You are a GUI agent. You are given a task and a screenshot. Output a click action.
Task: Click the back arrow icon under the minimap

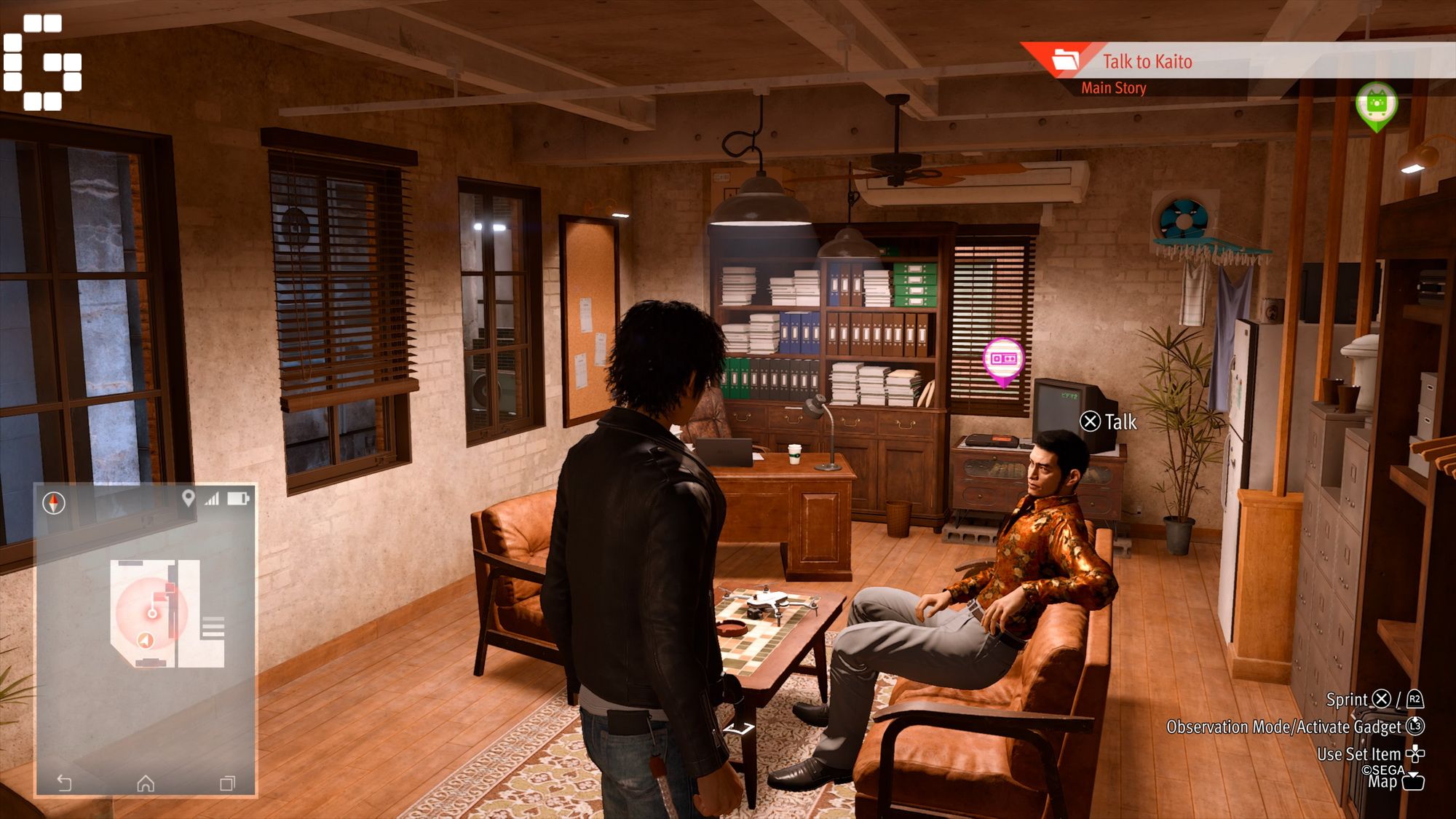click(64, 783)
